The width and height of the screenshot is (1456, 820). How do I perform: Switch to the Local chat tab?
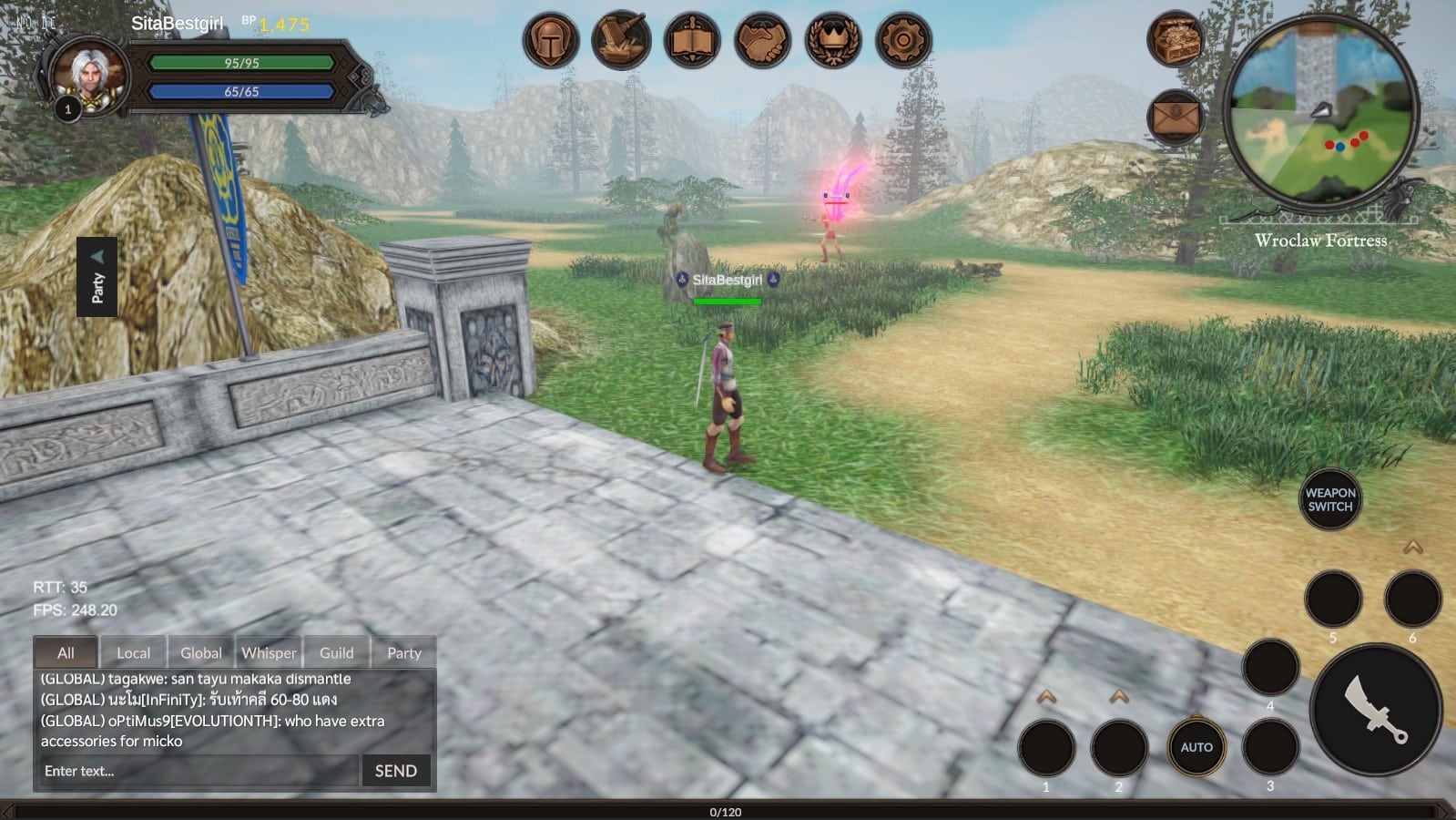pyautogui.click(x=133, y=652)
